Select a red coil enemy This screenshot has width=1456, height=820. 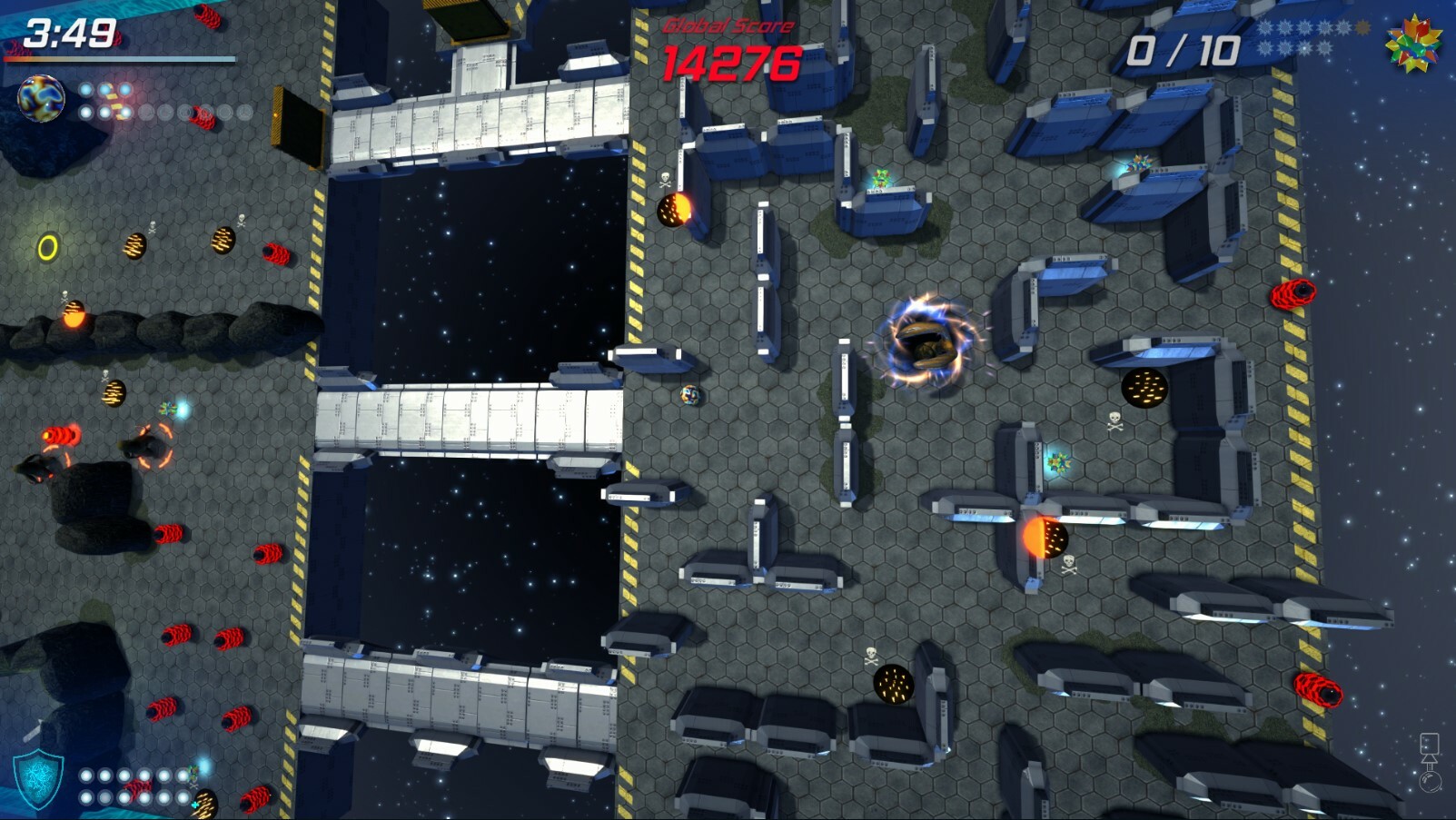coord(1292,292)
